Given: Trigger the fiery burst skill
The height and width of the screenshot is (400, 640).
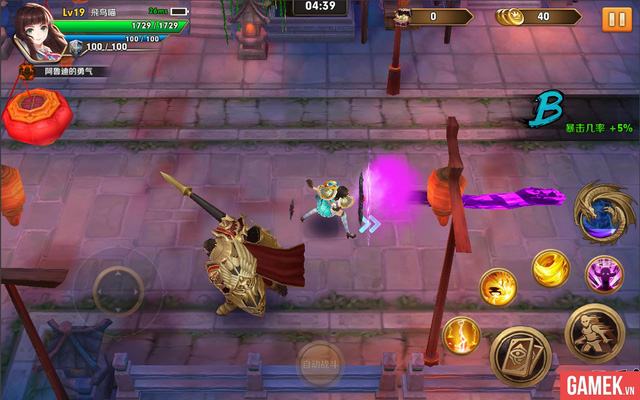Looking at the screenshot, I should click(497, 287).
